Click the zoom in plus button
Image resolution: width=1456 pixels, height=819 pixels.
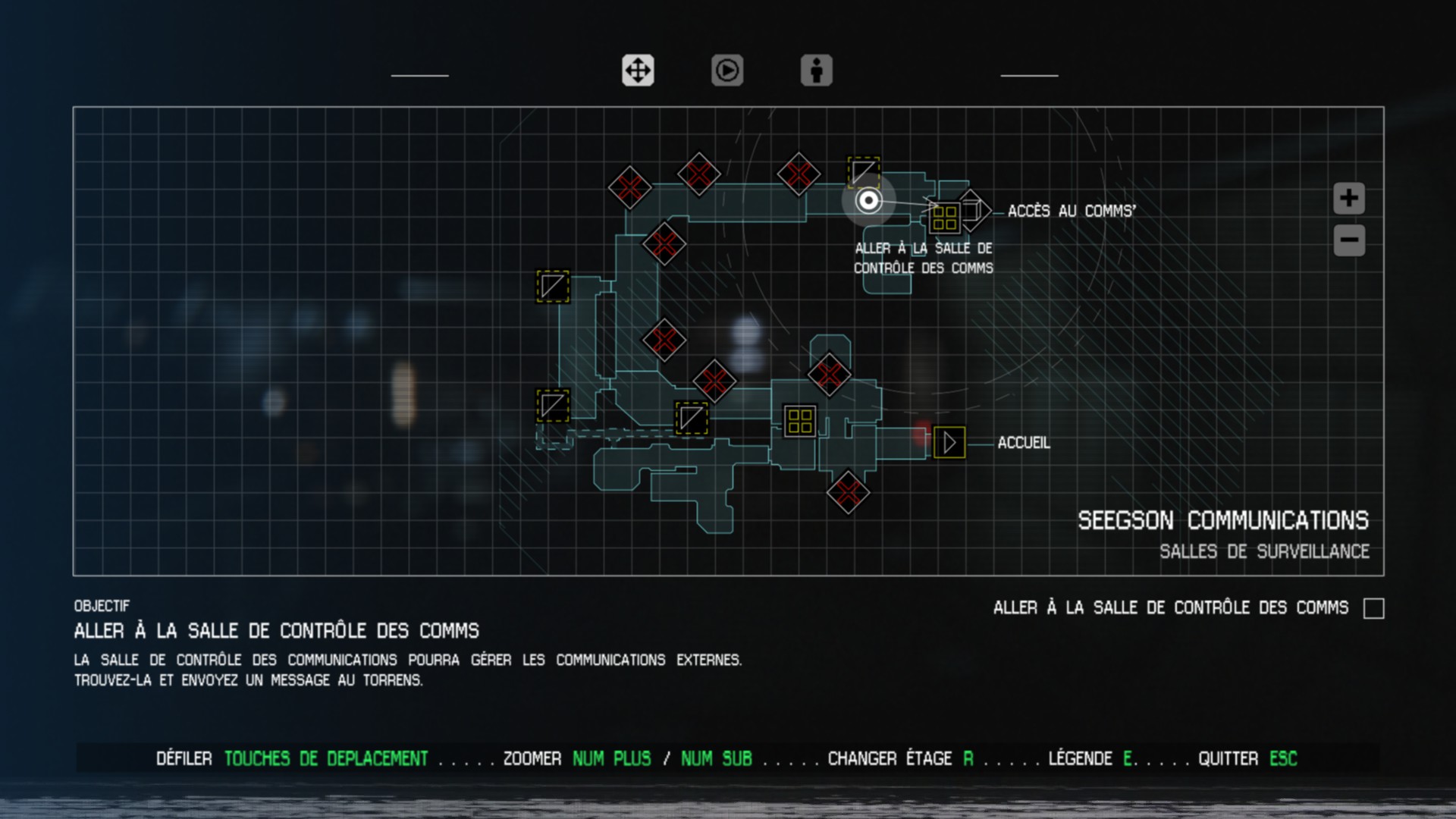1348,197
